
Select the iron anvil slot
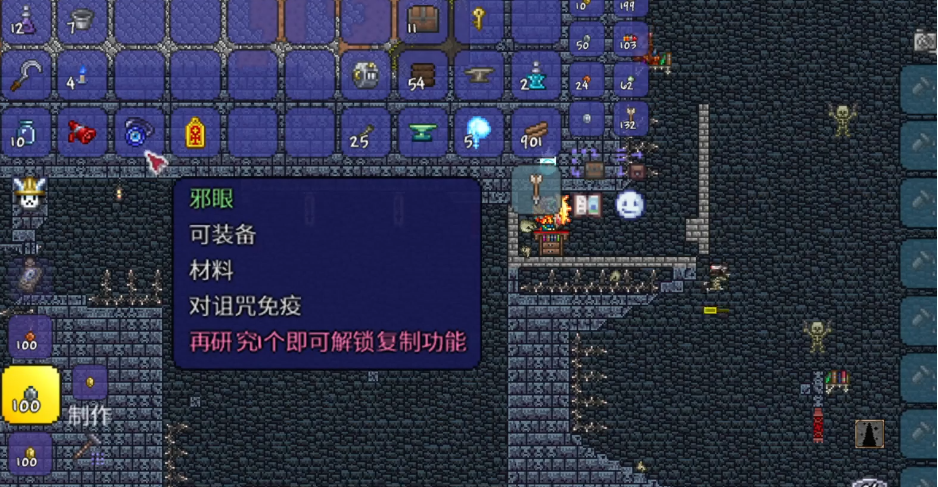pyautogui.click(x=480, y=75)
